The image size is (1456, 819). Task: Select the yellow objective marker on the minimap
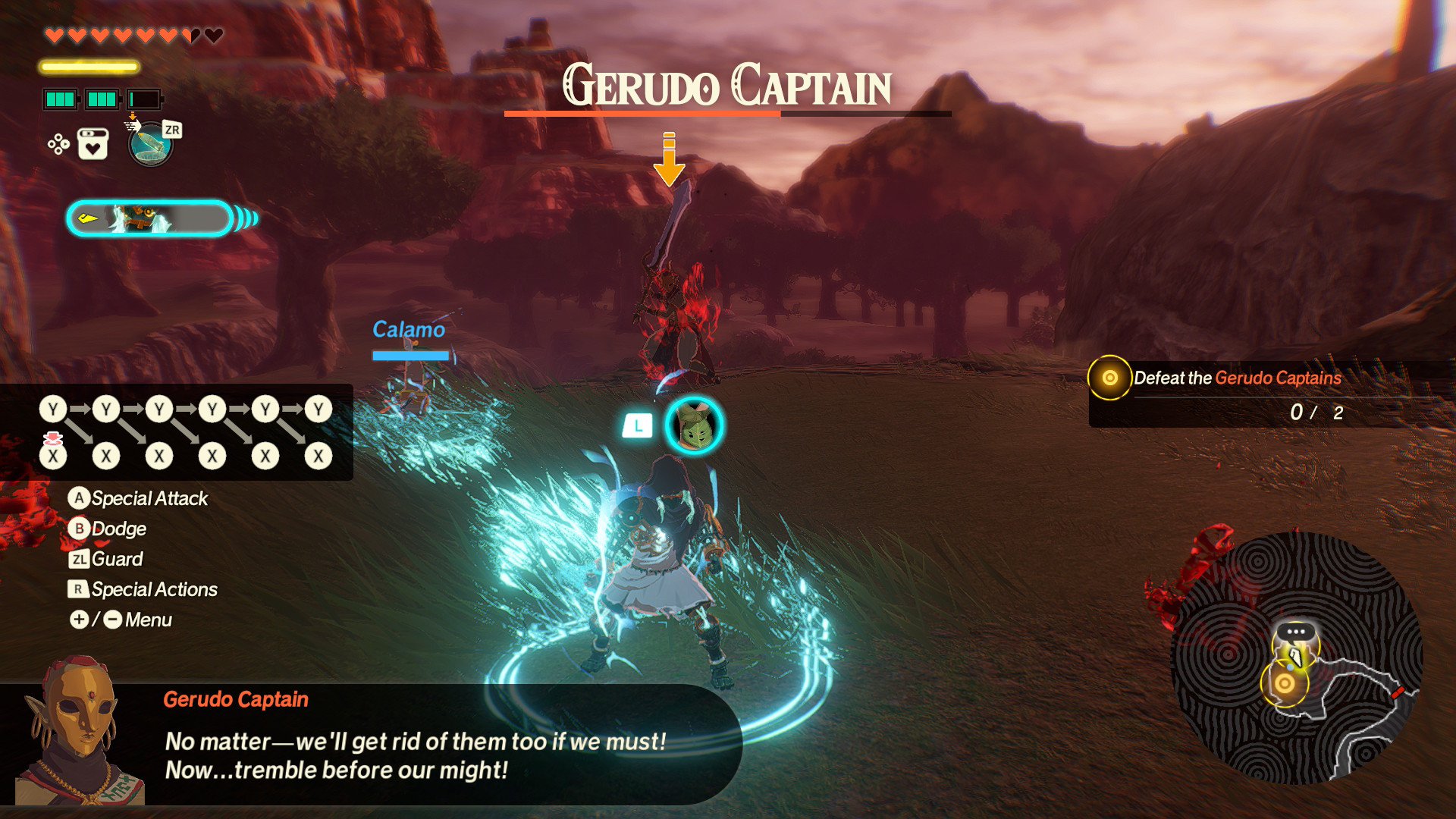(x=1284, y=683)
